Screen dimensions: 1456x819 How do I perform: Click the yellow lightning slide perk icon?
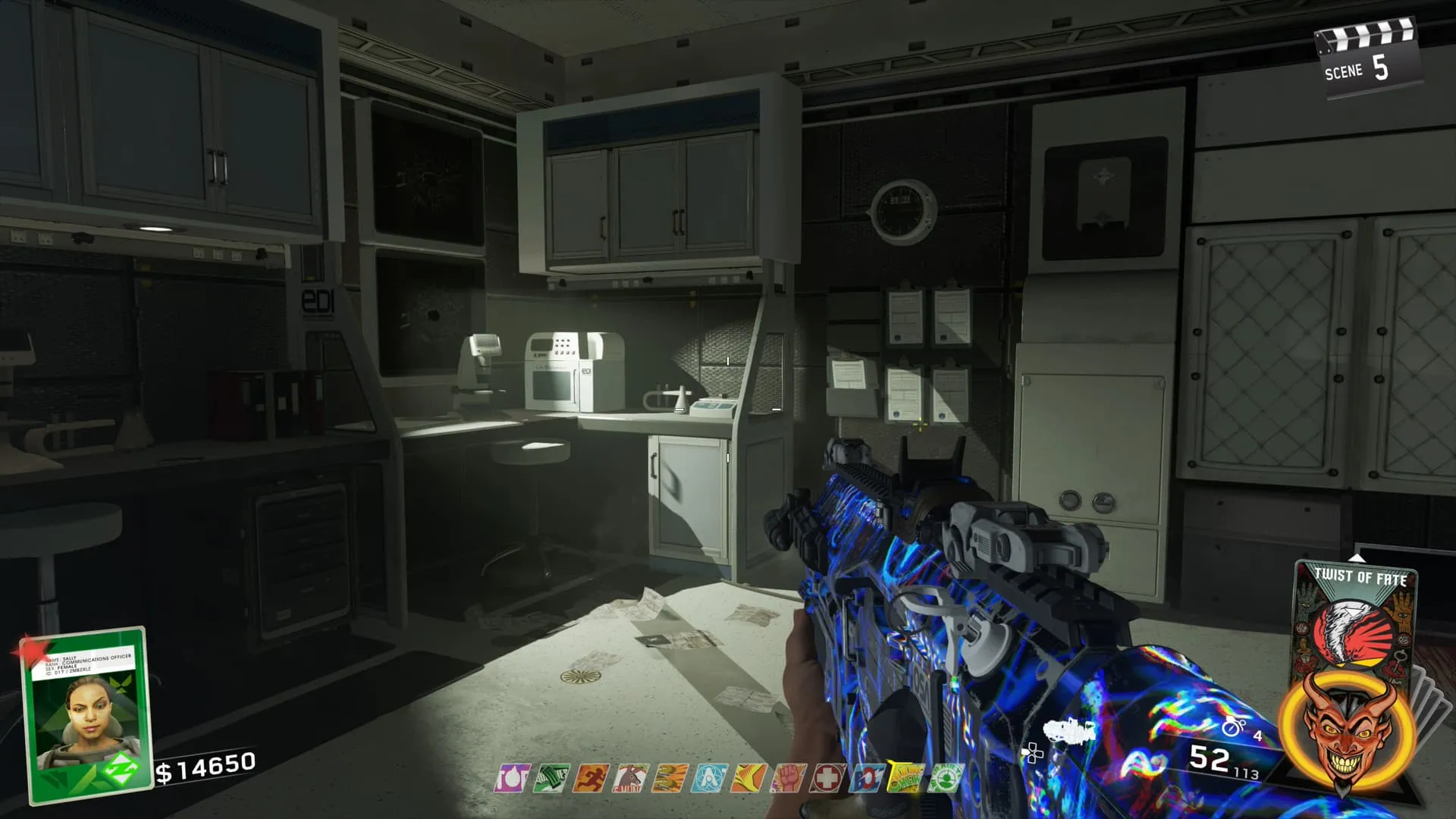click(748, 778)
